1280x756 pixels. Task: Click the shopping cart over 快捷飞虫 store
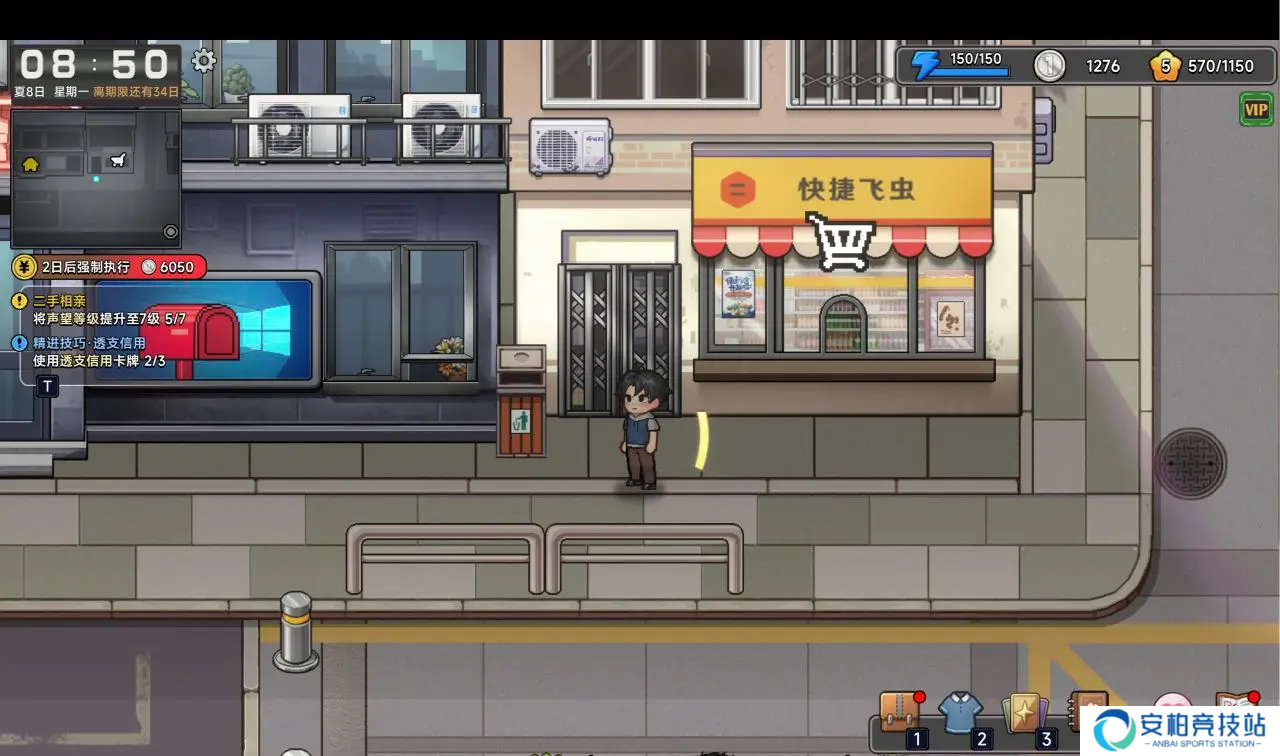point(840,240)
